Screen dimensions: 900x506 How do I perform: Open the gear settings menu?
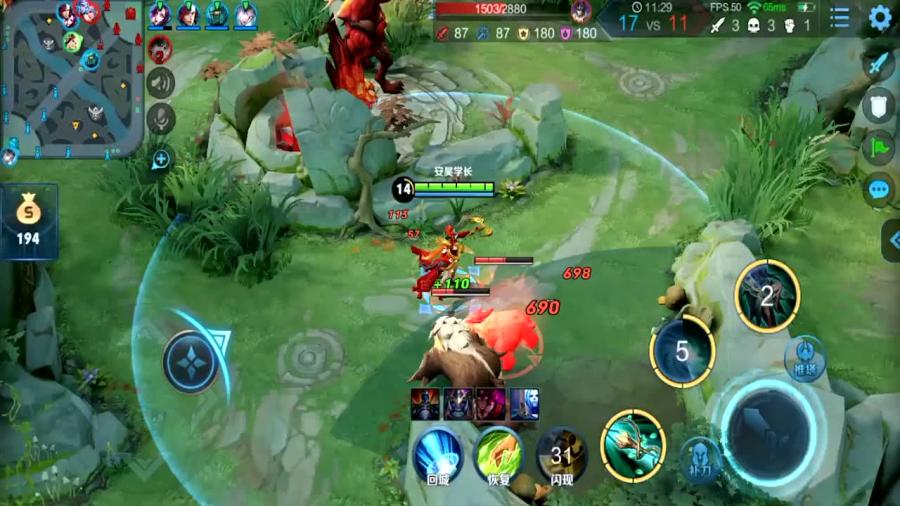tap(880, 18)
